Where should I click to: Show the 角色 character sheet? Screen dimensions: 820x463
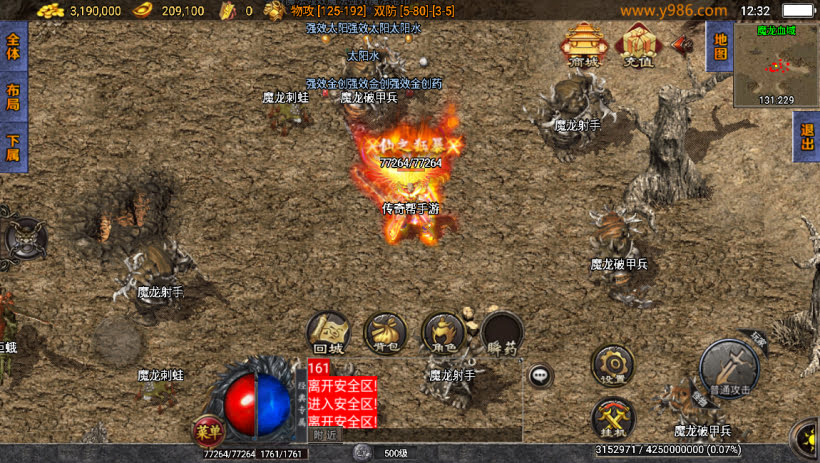[x=443, y=333]
